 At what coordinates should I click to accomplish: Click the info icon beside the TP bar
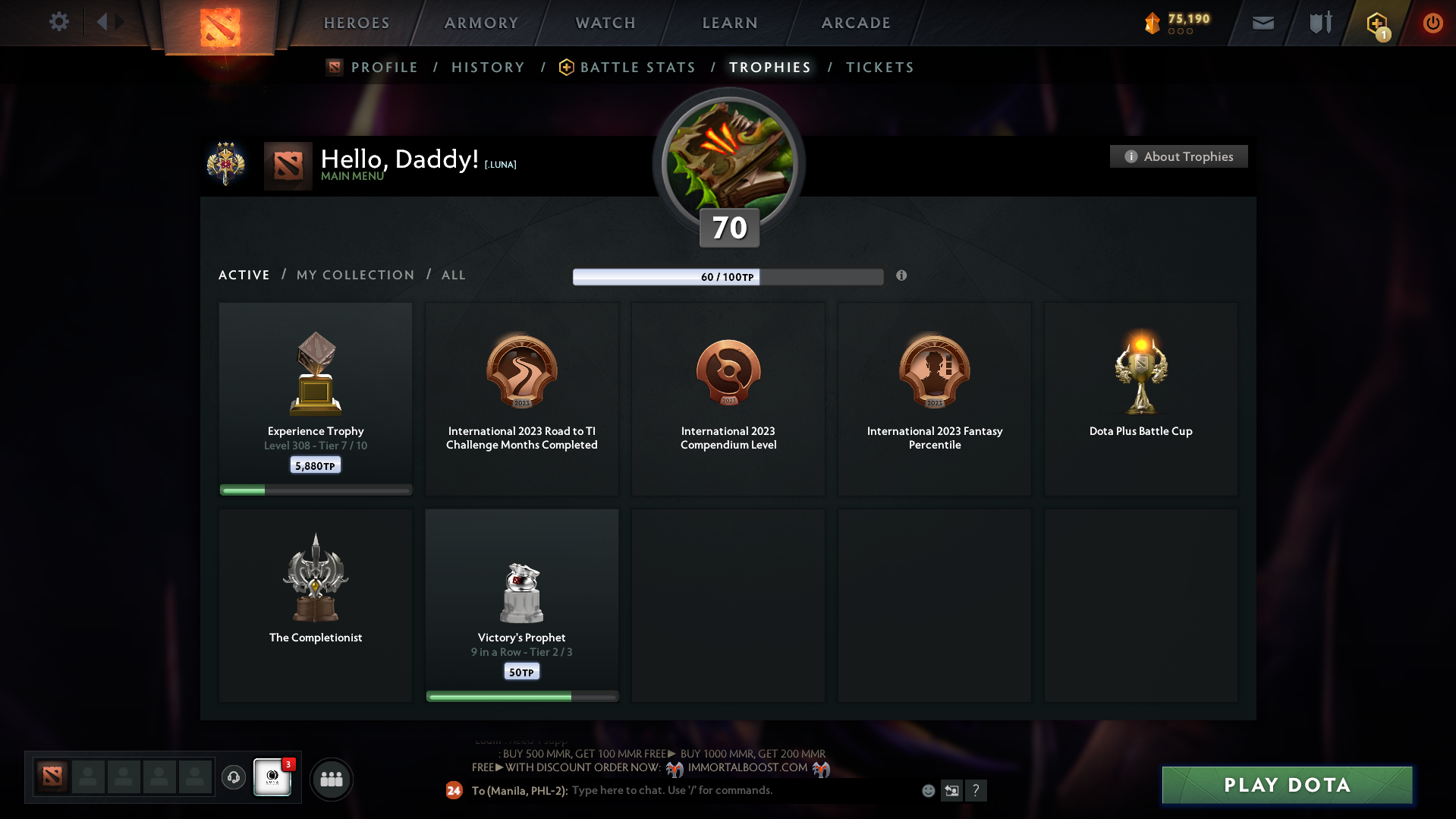902,276
